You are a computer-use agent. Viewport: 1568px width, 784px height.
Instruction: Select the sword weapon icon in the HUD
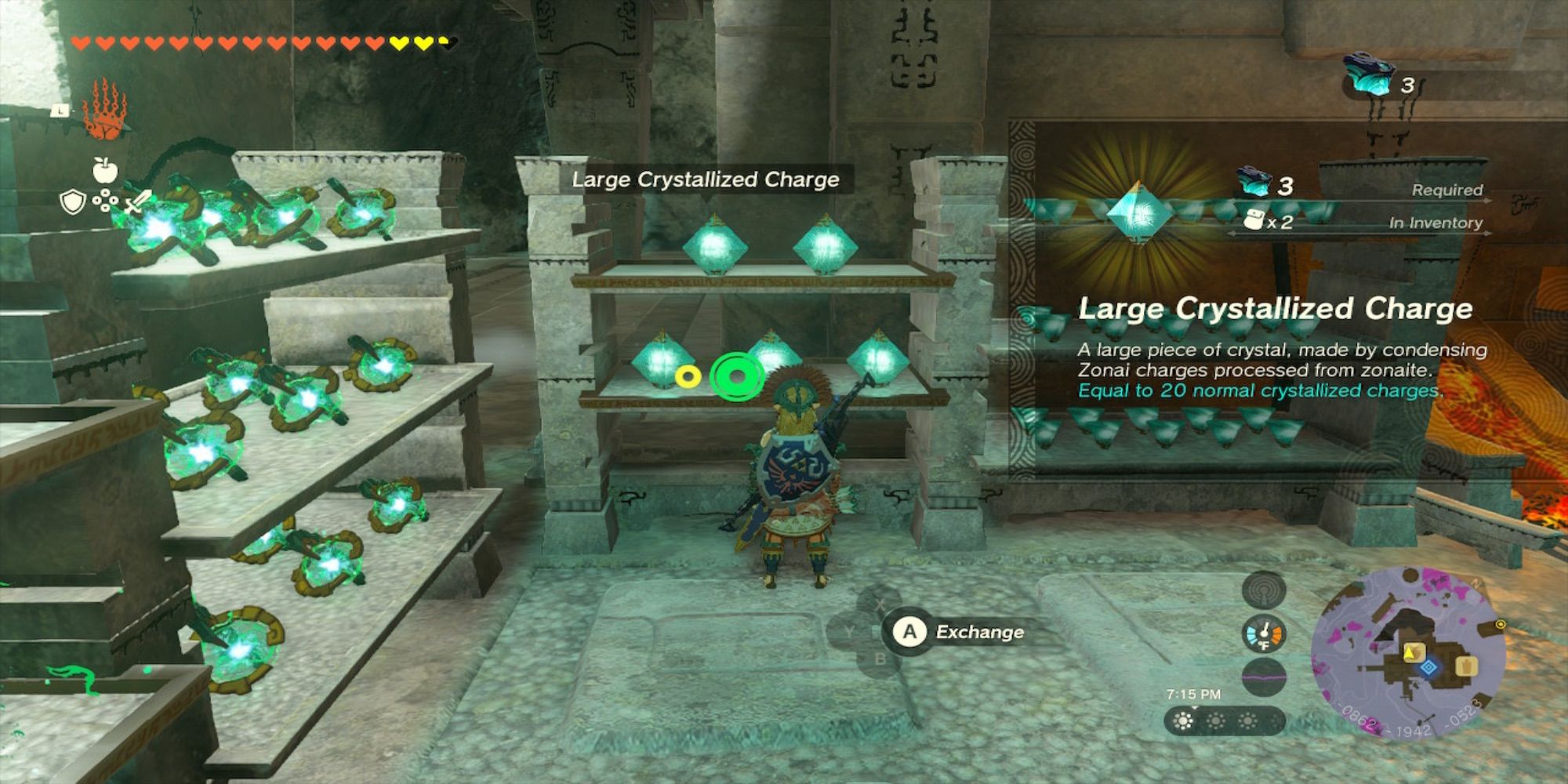pos(136,201)
